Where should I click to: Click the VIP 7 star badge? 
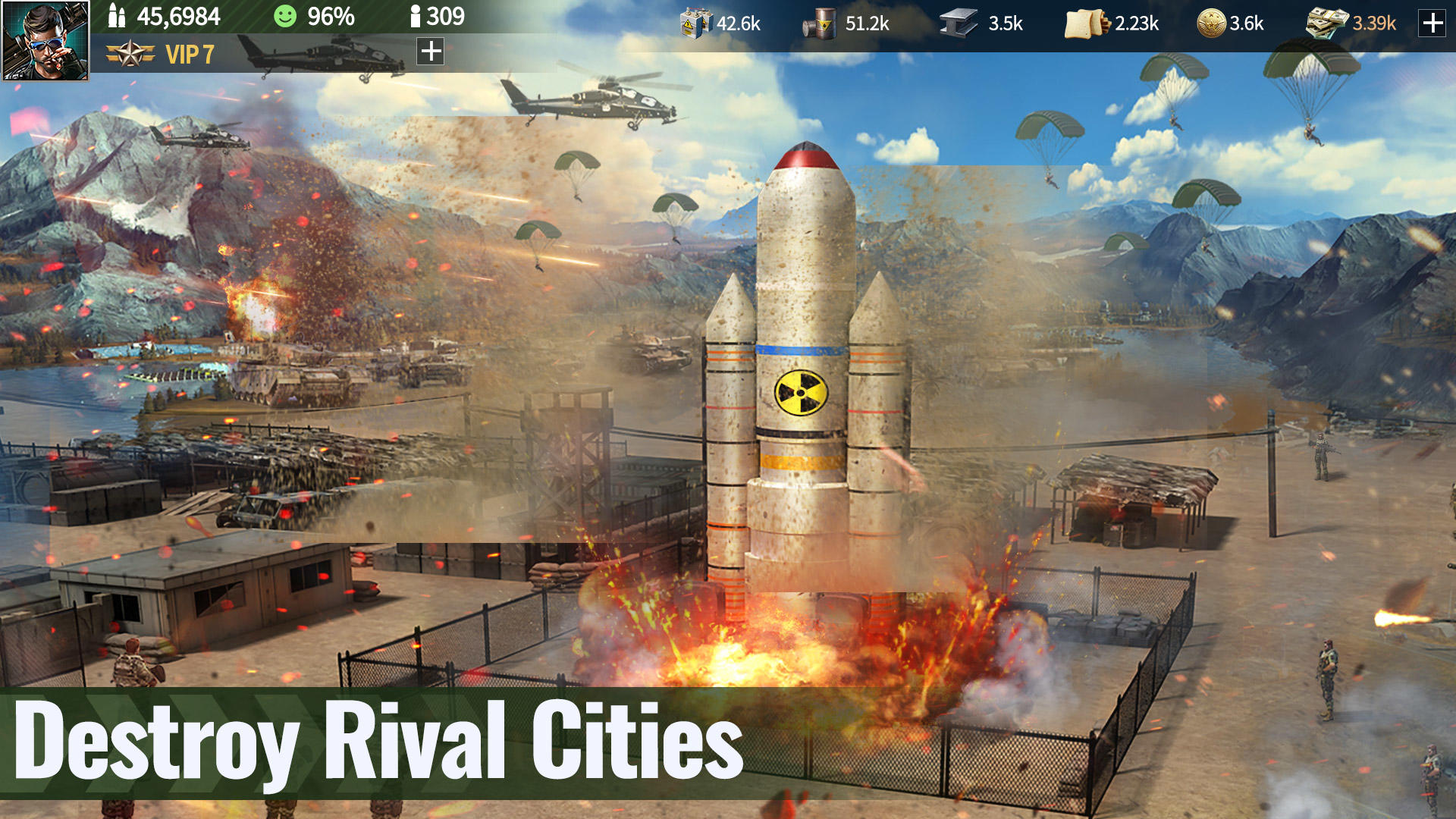130,54
